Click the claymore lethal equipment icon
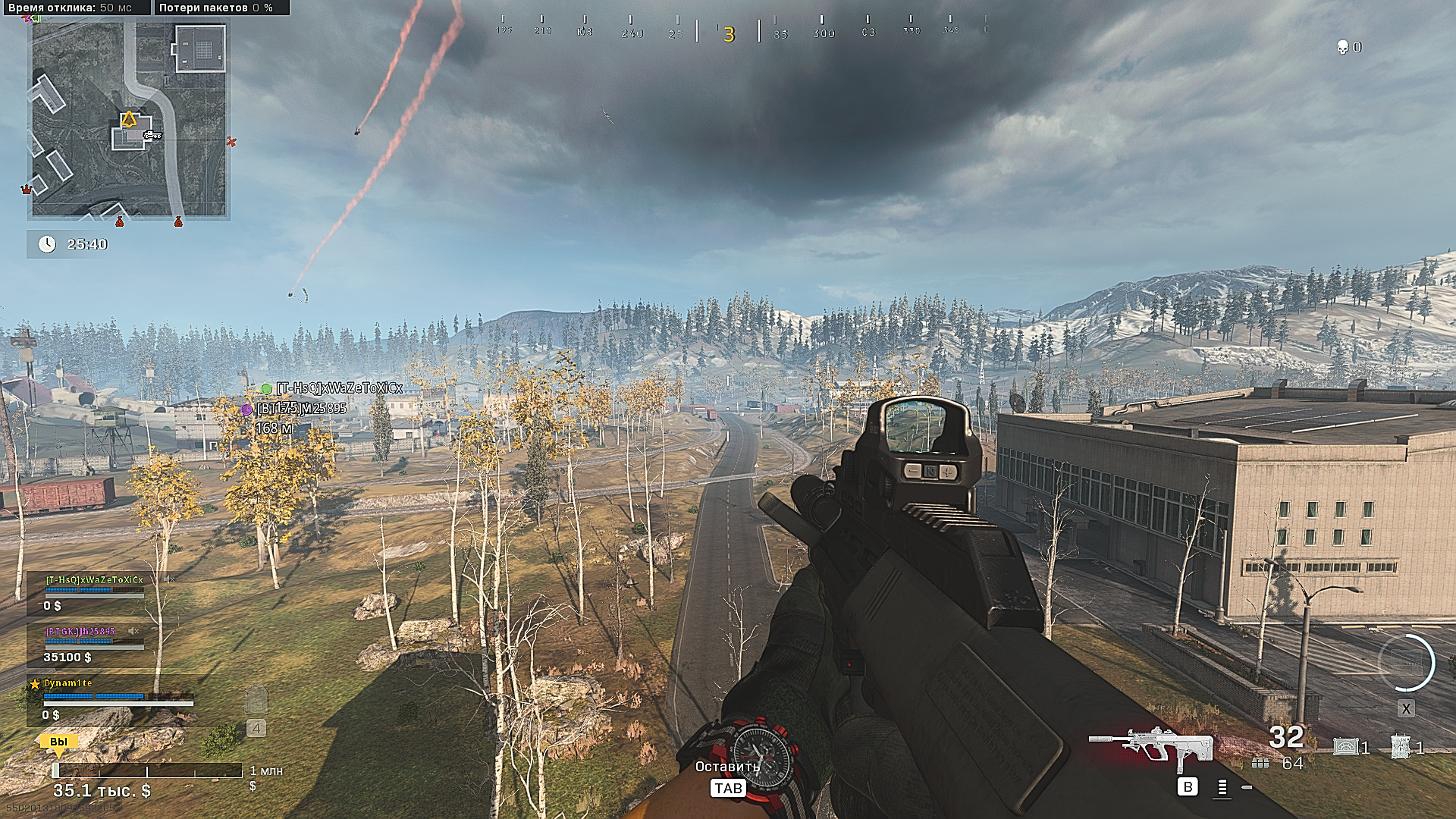 point(1345,747)
